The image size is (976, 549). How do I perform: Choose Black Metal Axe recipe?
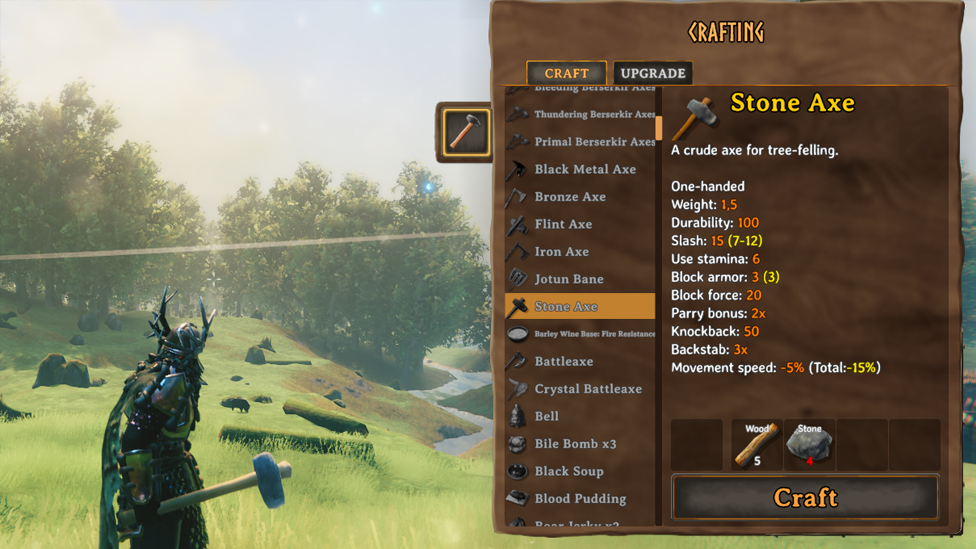click(584, 169)
